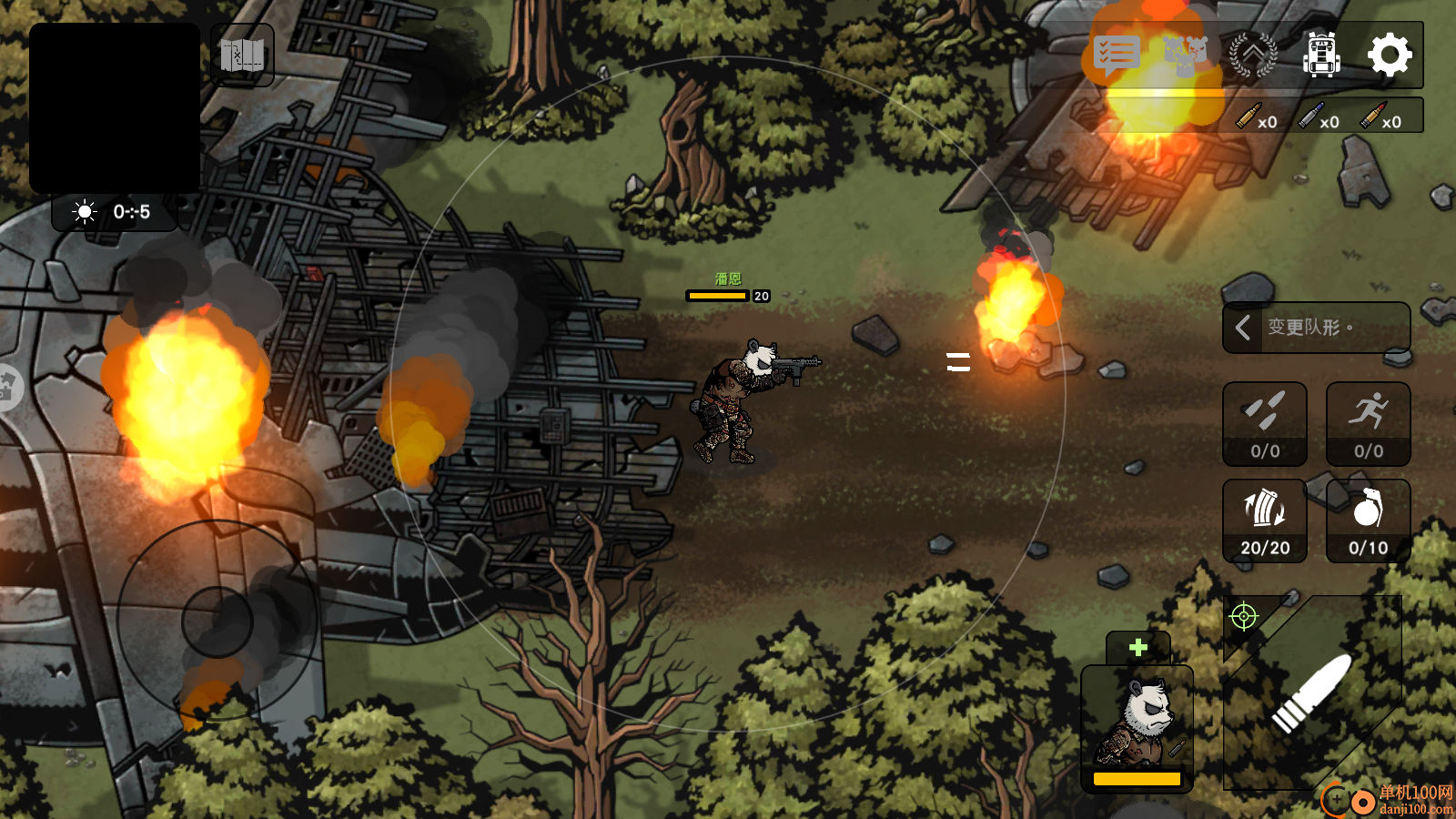Tap the large bullet fire button
1456x819 pixels.
(x=1312, y=693)
